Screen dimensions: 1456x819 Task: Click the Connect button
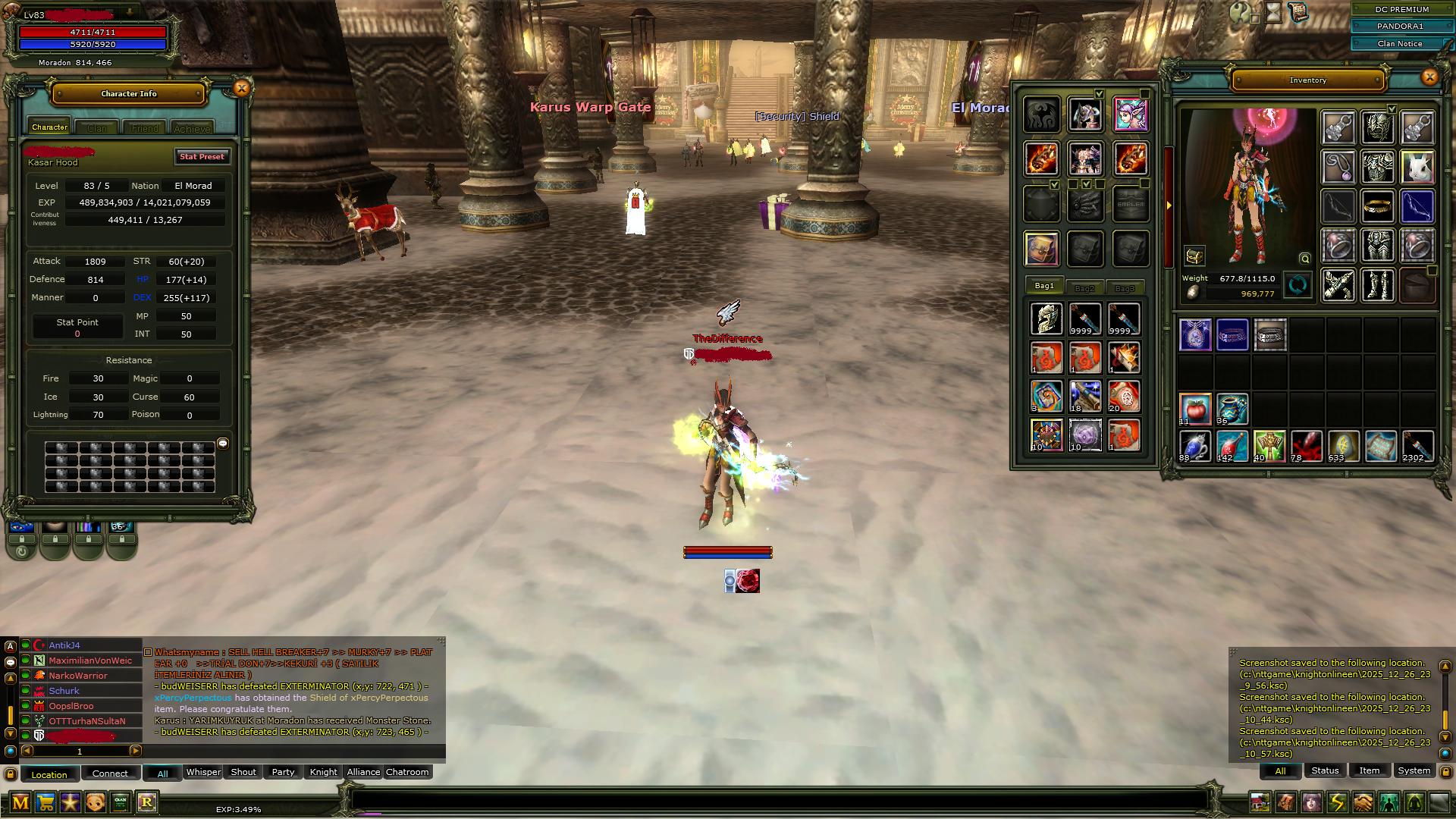[x=110, y=773]
